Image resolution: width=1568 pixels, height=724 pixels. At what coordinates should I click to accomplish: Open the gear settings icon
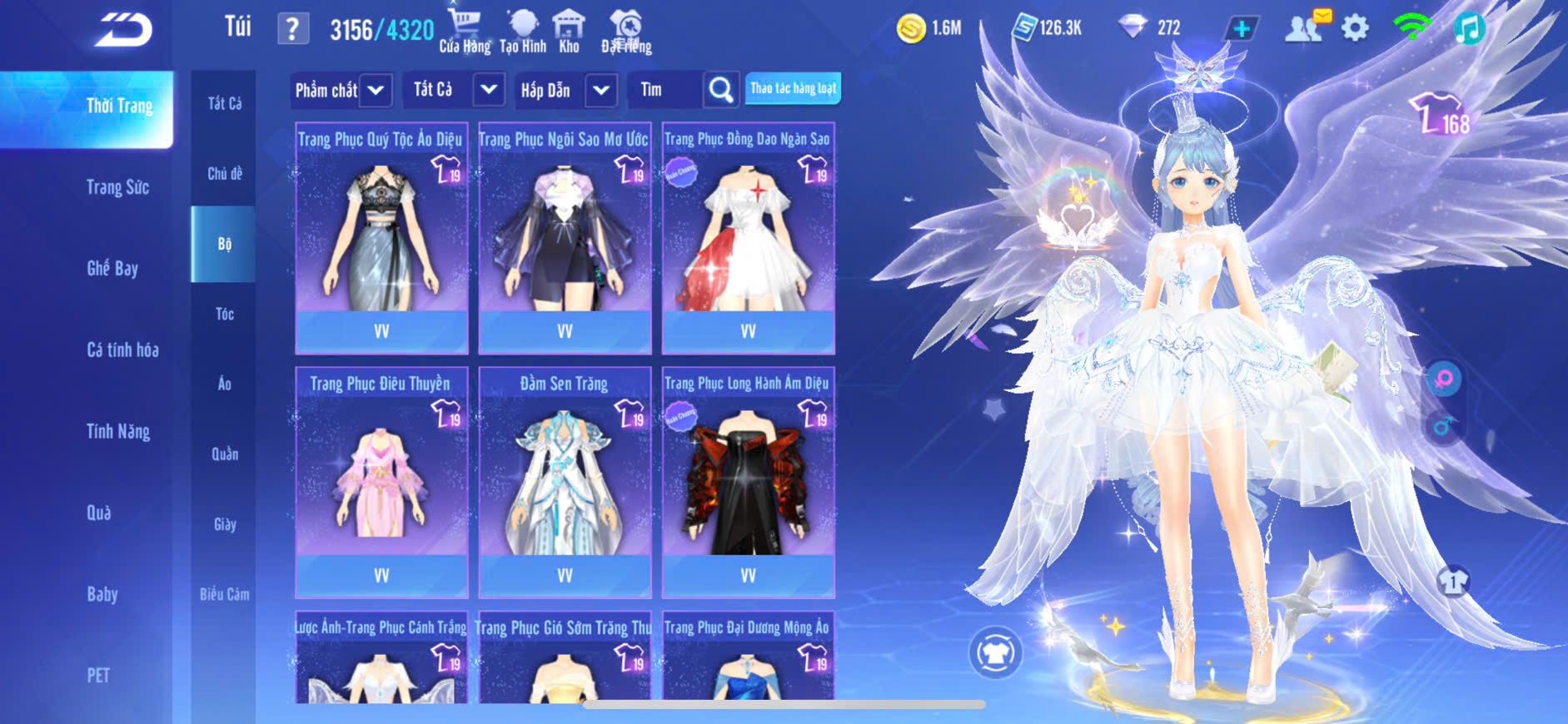tap(1355, 28)
